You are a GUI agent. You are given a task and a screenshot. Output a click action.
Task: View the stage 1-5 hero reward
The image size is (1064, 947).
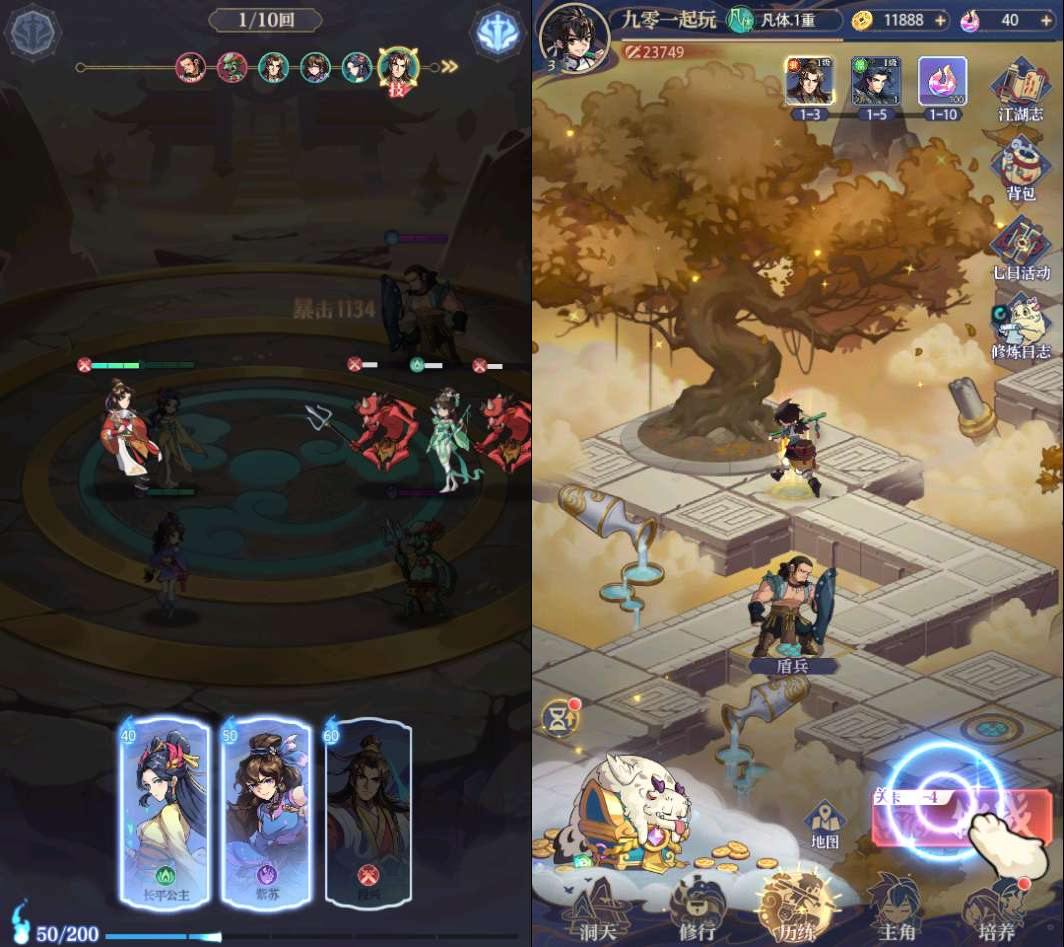click(876, 82)
